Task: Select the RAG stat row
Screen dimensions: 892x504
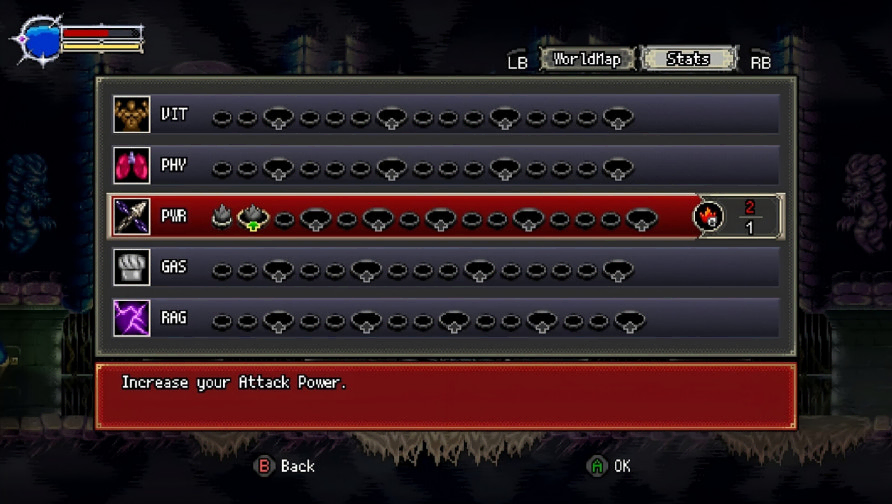Action: point(445,319)
